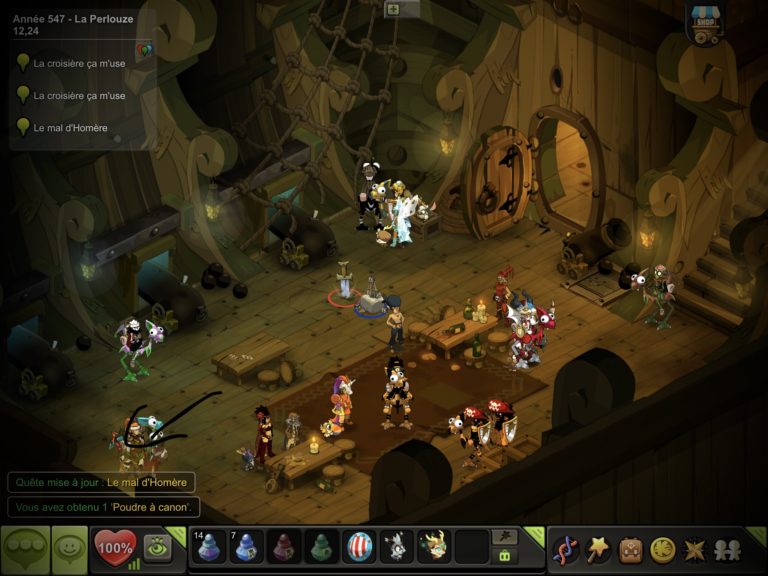
Task: Open the smiley emotes button
Action: click(69, 549)
